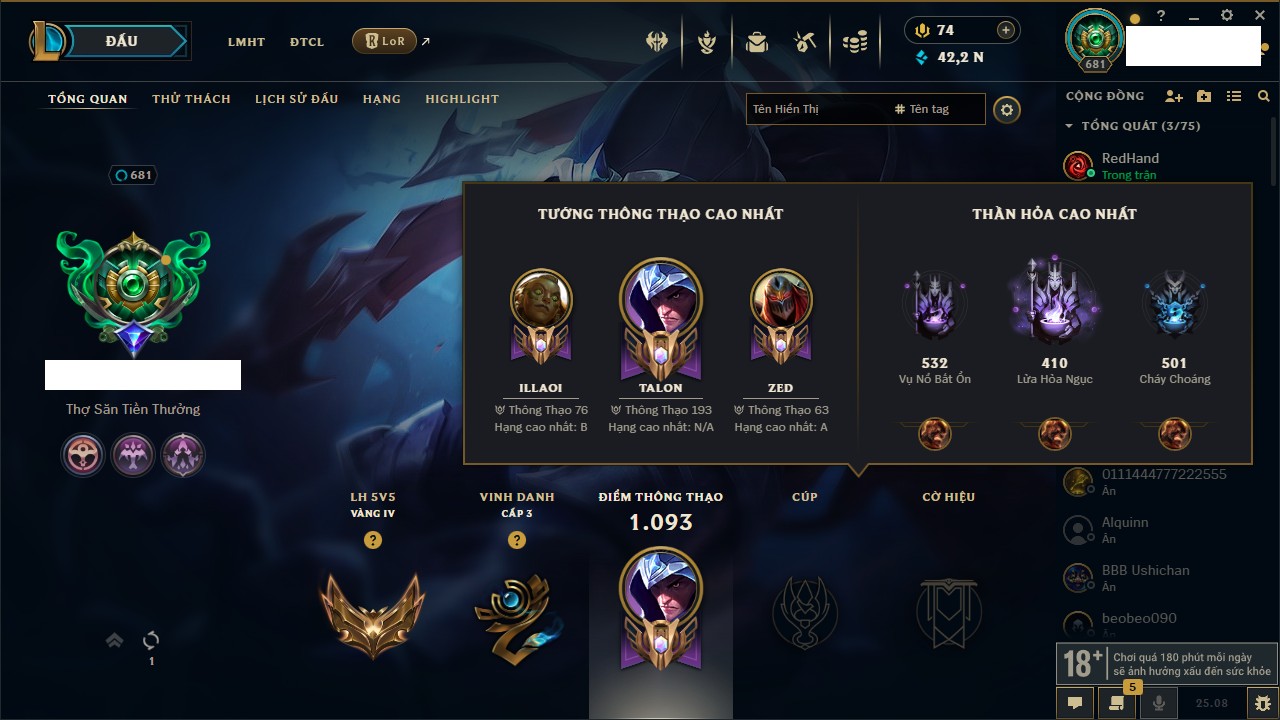Open the chat speech bubble button
The image size is (1280, 720).
[1075, 703]
